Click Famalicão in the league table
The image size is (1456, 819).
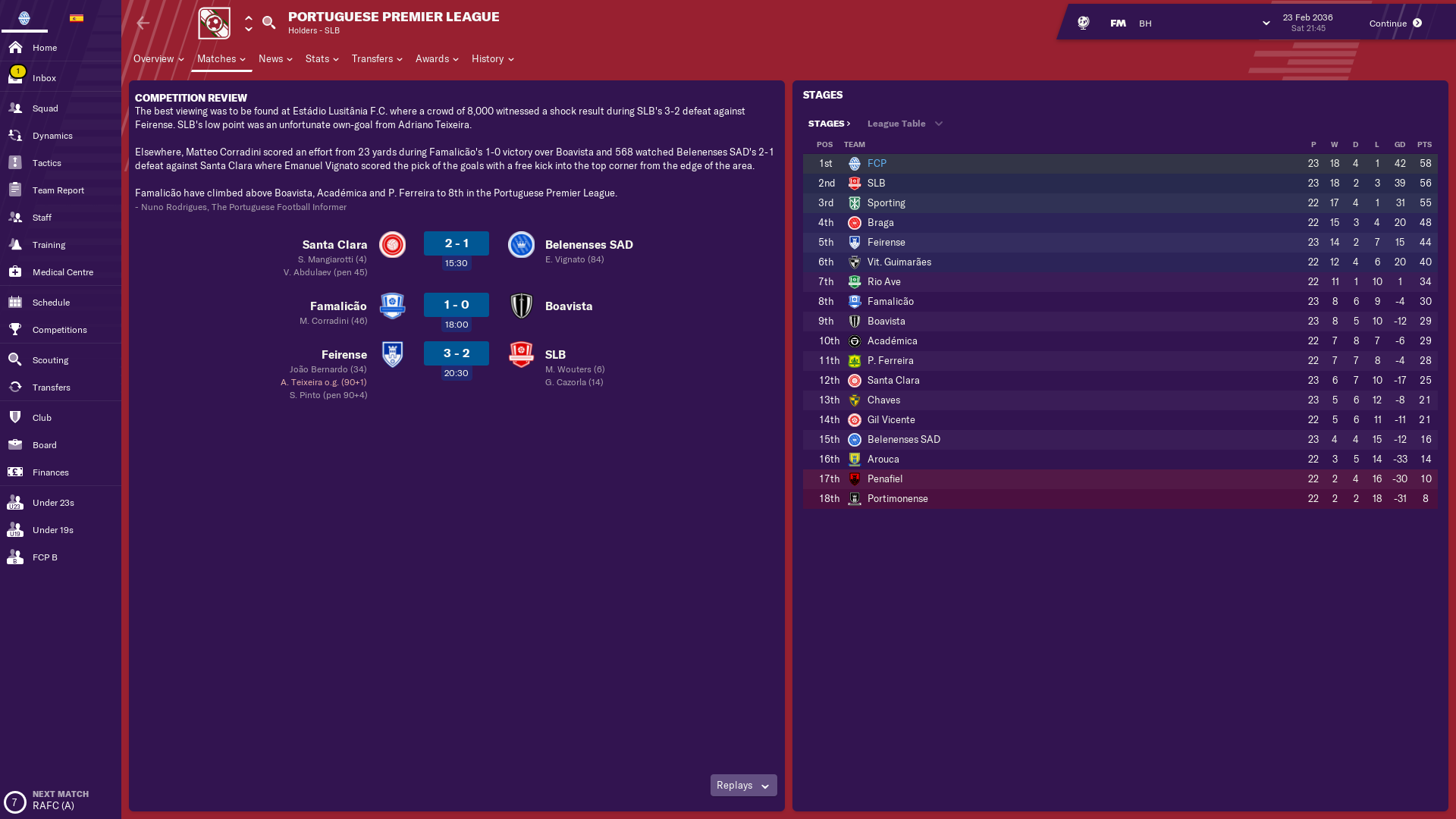coord(890,302)
